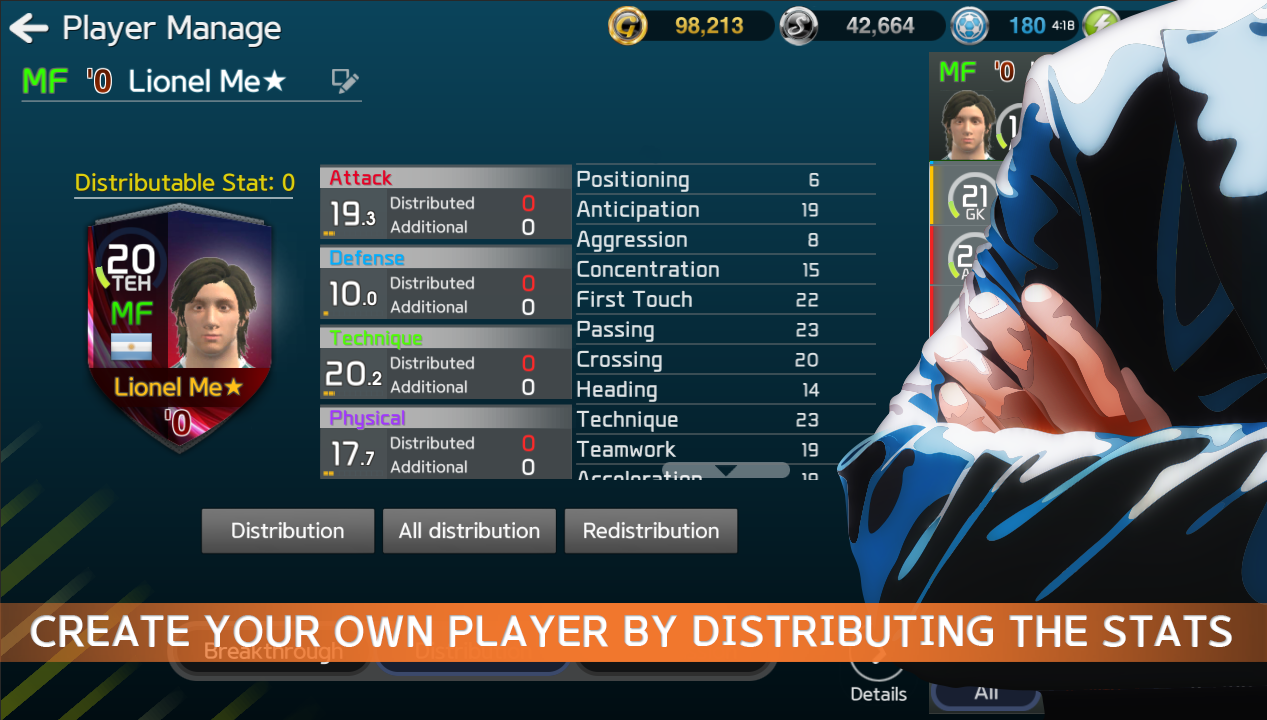This screenshot has height=720, width=1267.
Task: Tap the soccer ball energy icon
Action: tap(969, 26)
